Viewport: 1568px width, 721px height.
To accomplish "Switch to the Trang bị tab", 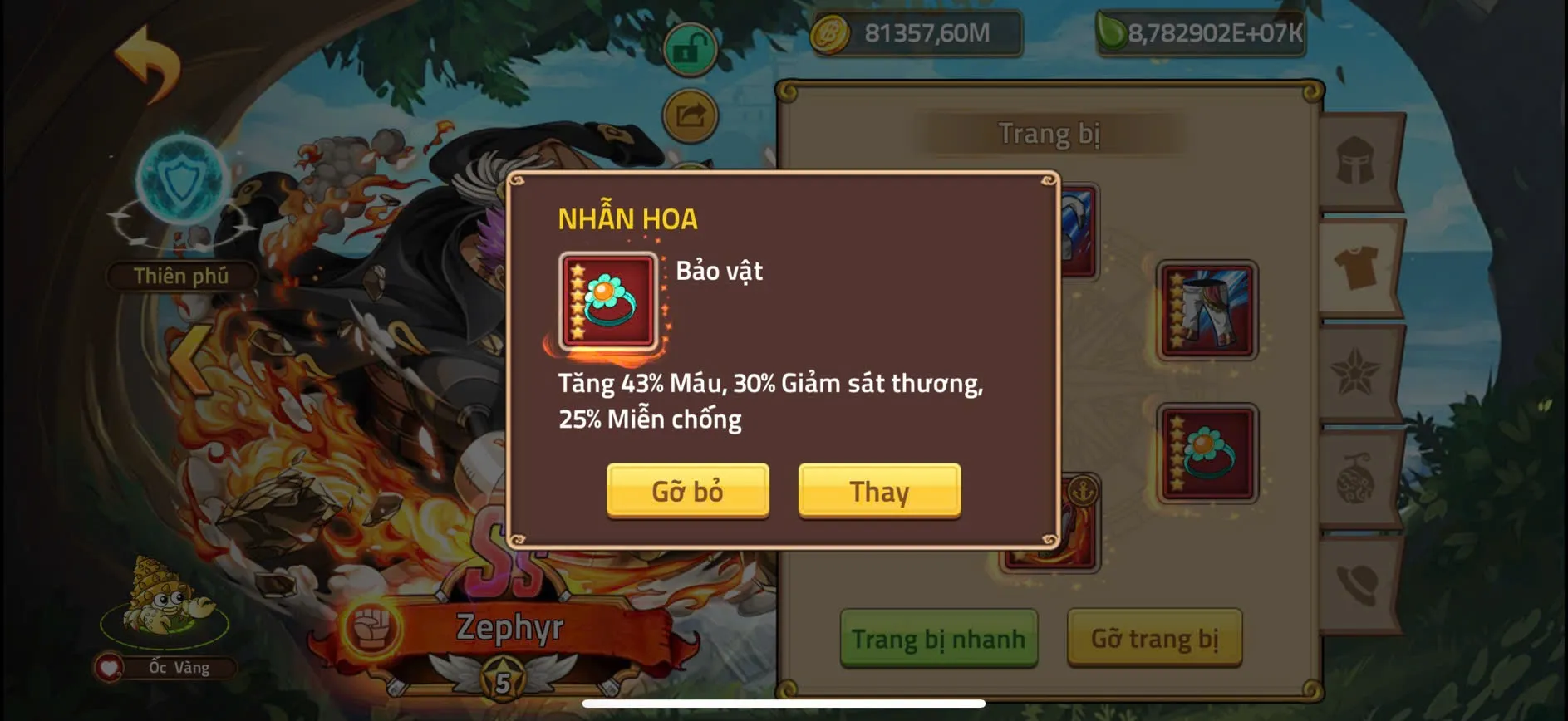I will pyautogui.click(x=1049, y=133).
